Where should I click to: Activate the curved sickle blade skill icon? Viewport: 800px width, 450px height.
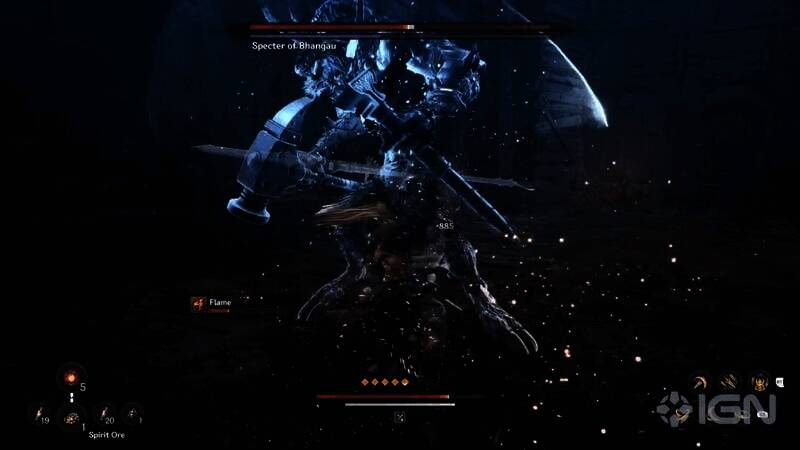699,381
